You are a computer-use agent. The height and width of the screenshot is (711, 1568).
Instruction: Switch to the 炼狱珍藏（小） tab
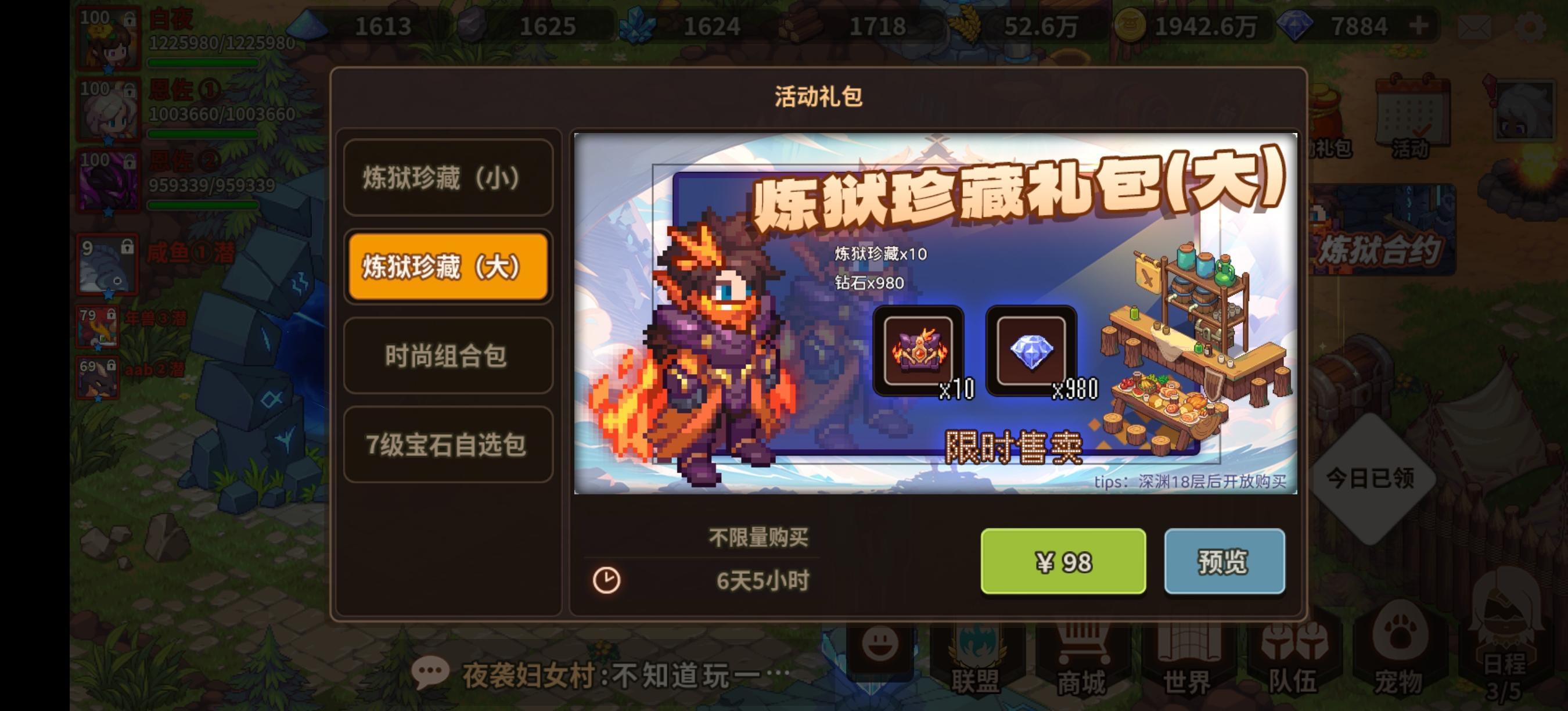(x=448, y=177)
